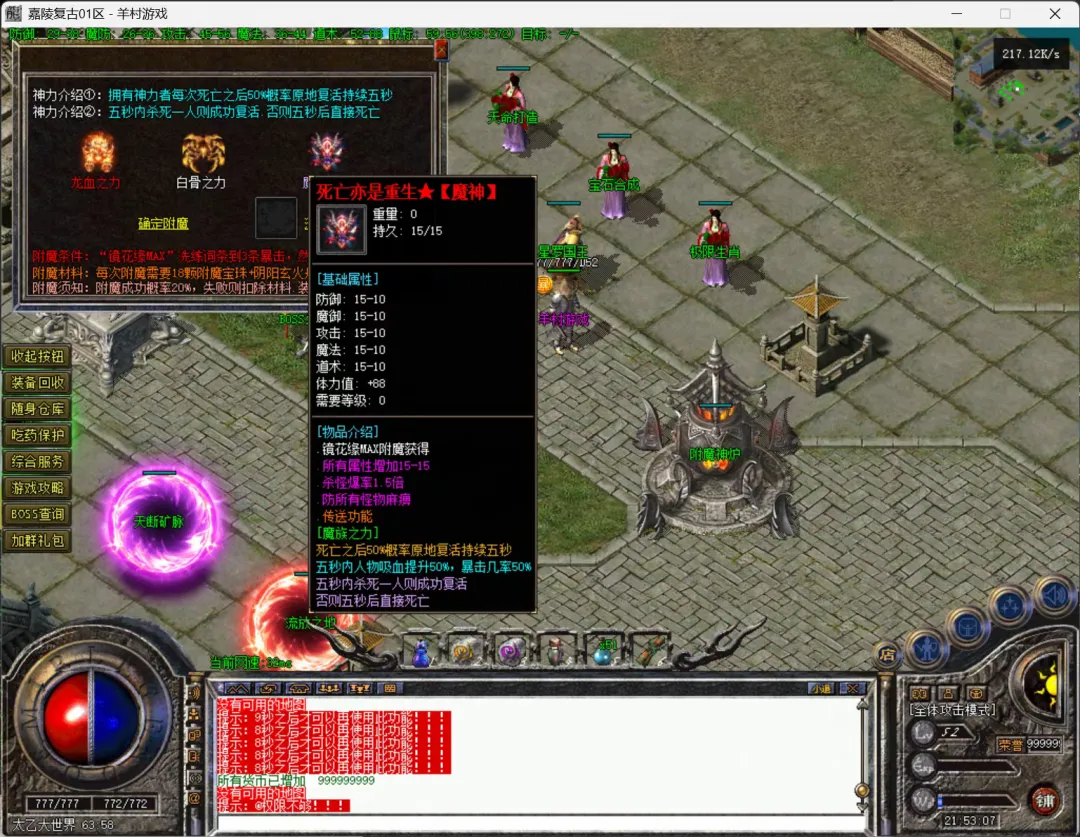Show the 游戏攻略 game guide
The image size is (1080, 837).
coord(37,488)
